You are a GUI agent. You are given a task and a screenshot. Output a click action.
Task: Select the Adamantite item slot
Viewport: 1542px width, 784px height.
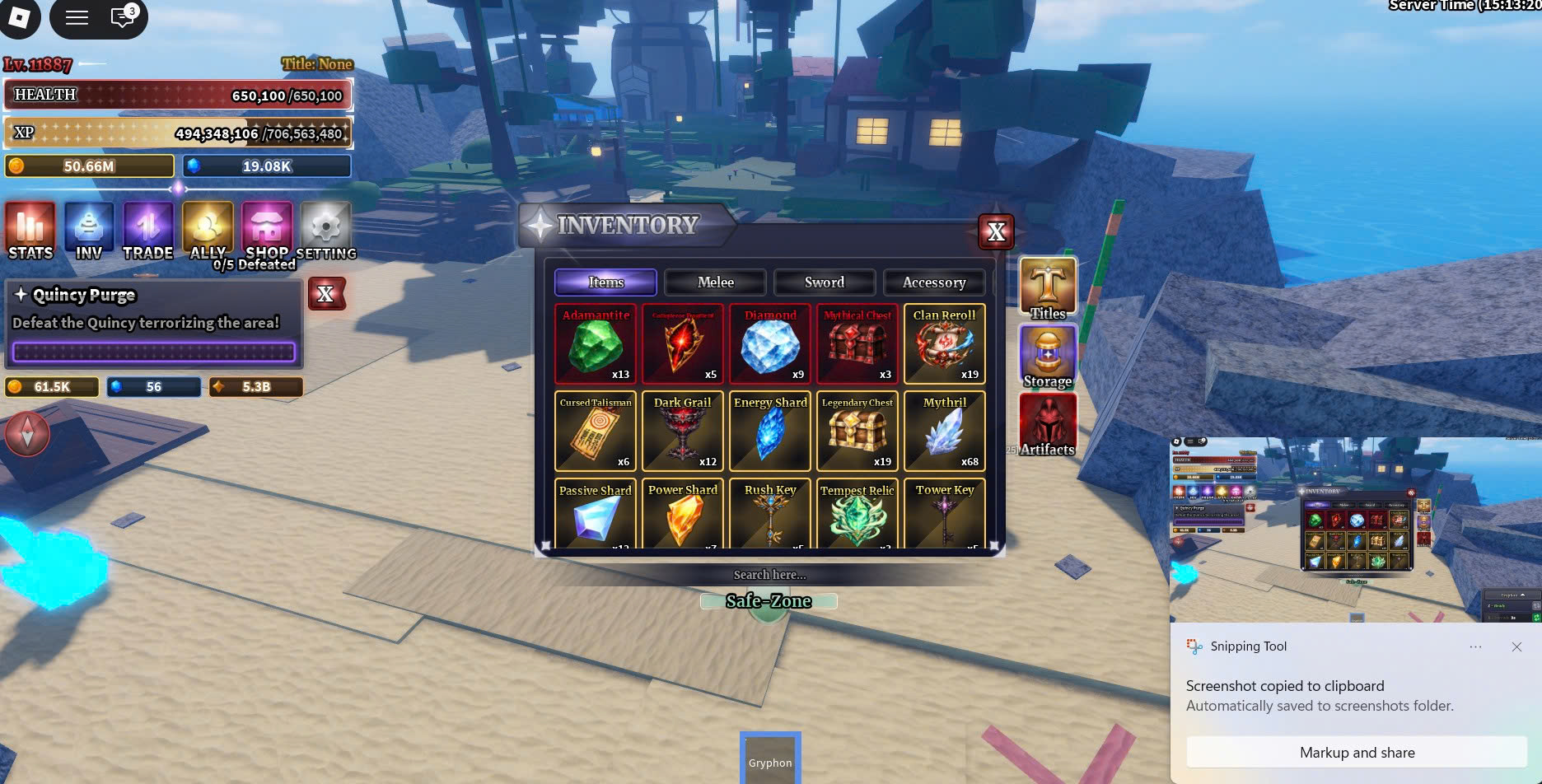(596, 344)
